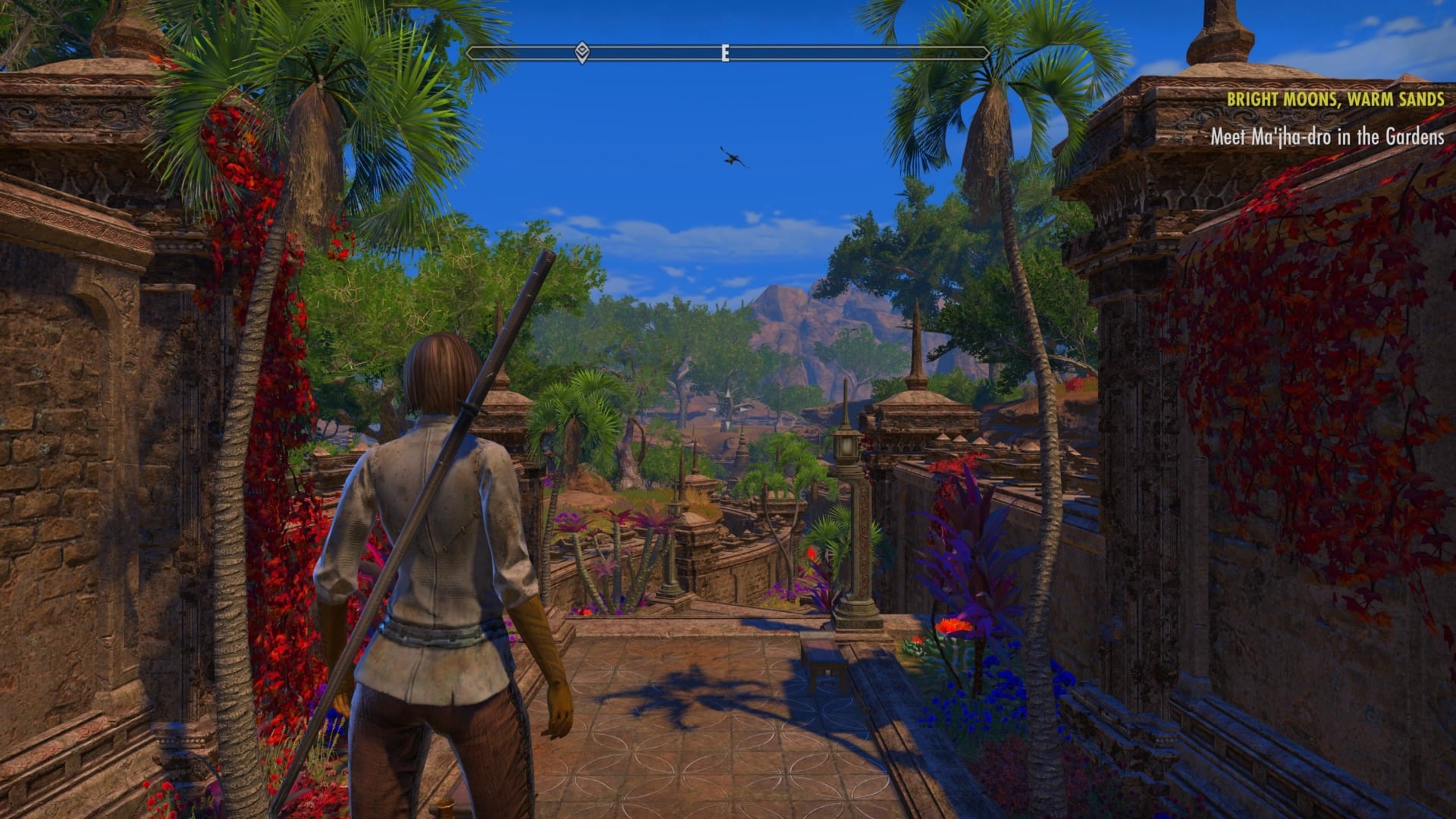This screenshot has height=819, width=1456.
Task: Expand the BRIGHT MOONS, WARM SANDS quest entry
Action: (1337, 99)
